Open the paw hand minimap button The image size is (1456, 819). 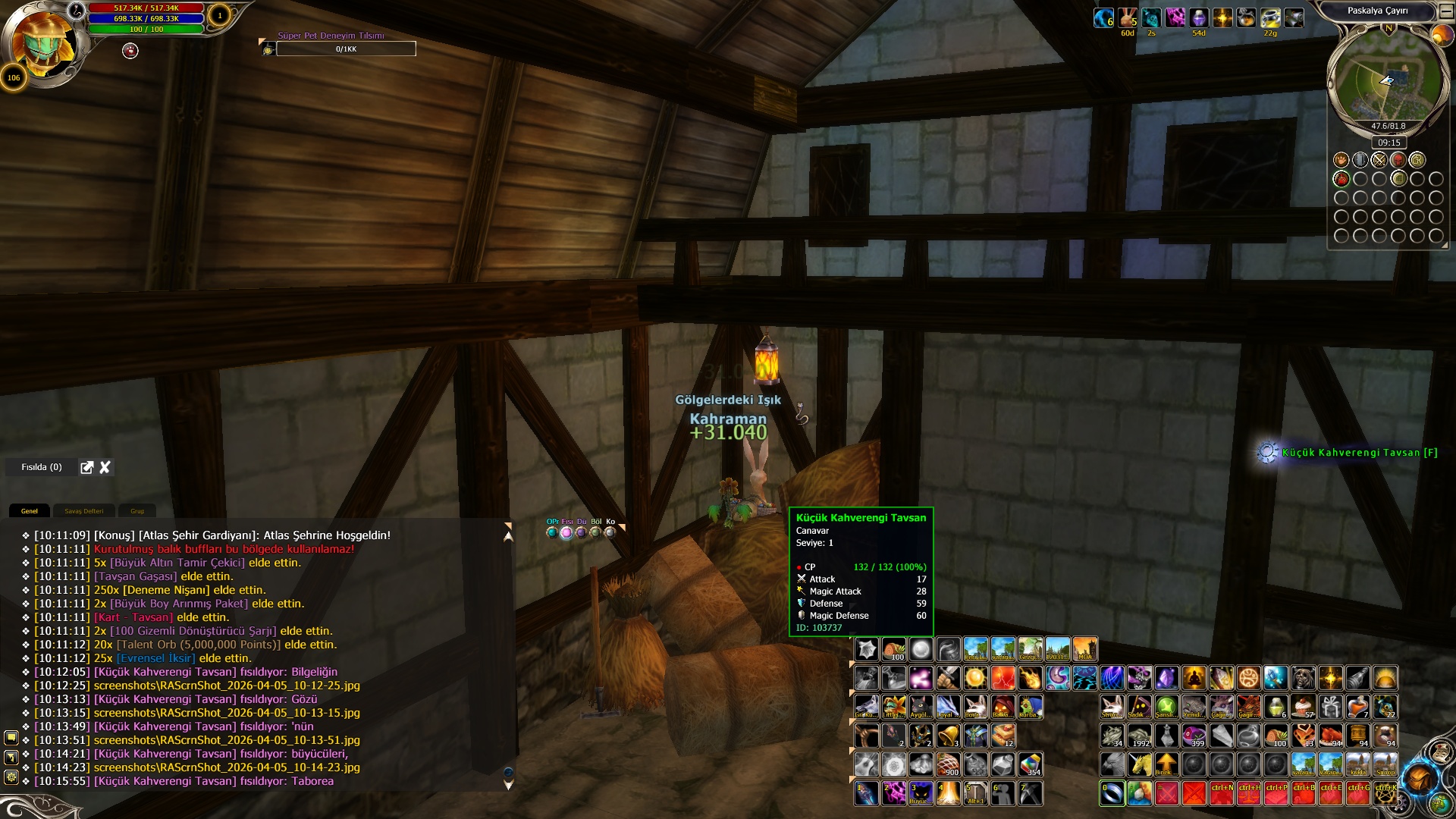click(x=1341, y=160)
